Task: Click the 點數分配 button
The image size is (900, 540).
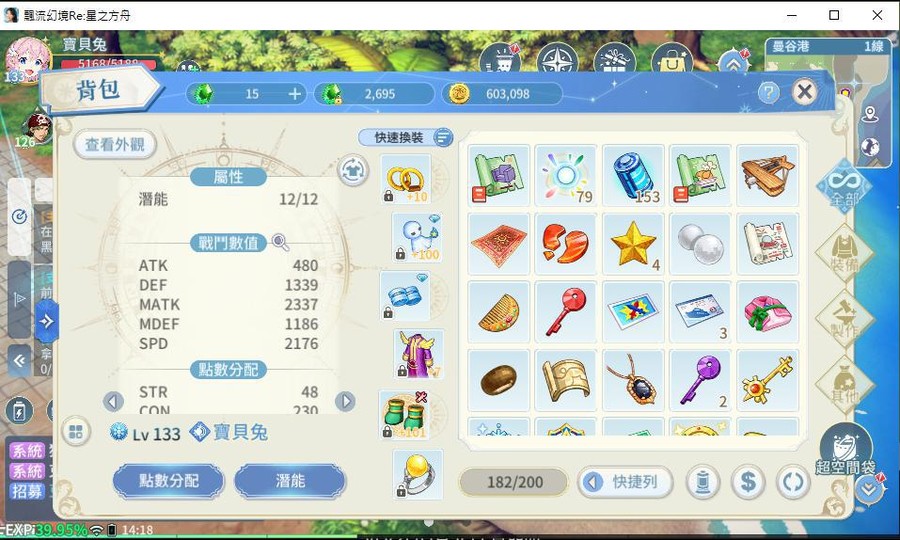Action: [x=169, y=481]
